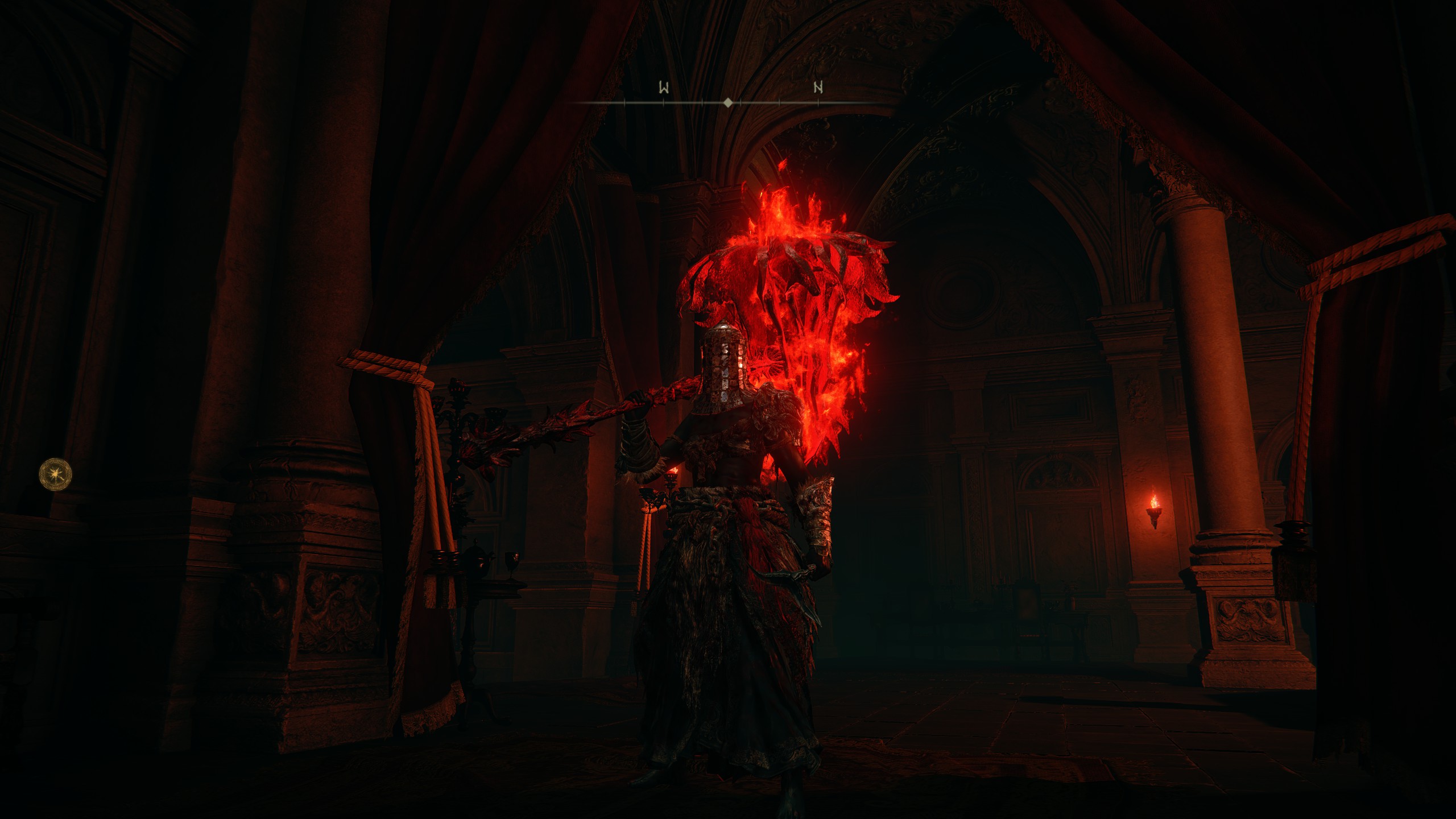Viewport: 1456px width, 819px height.
Task: Click the compass bar heading strip
Action: coord(727,102)
